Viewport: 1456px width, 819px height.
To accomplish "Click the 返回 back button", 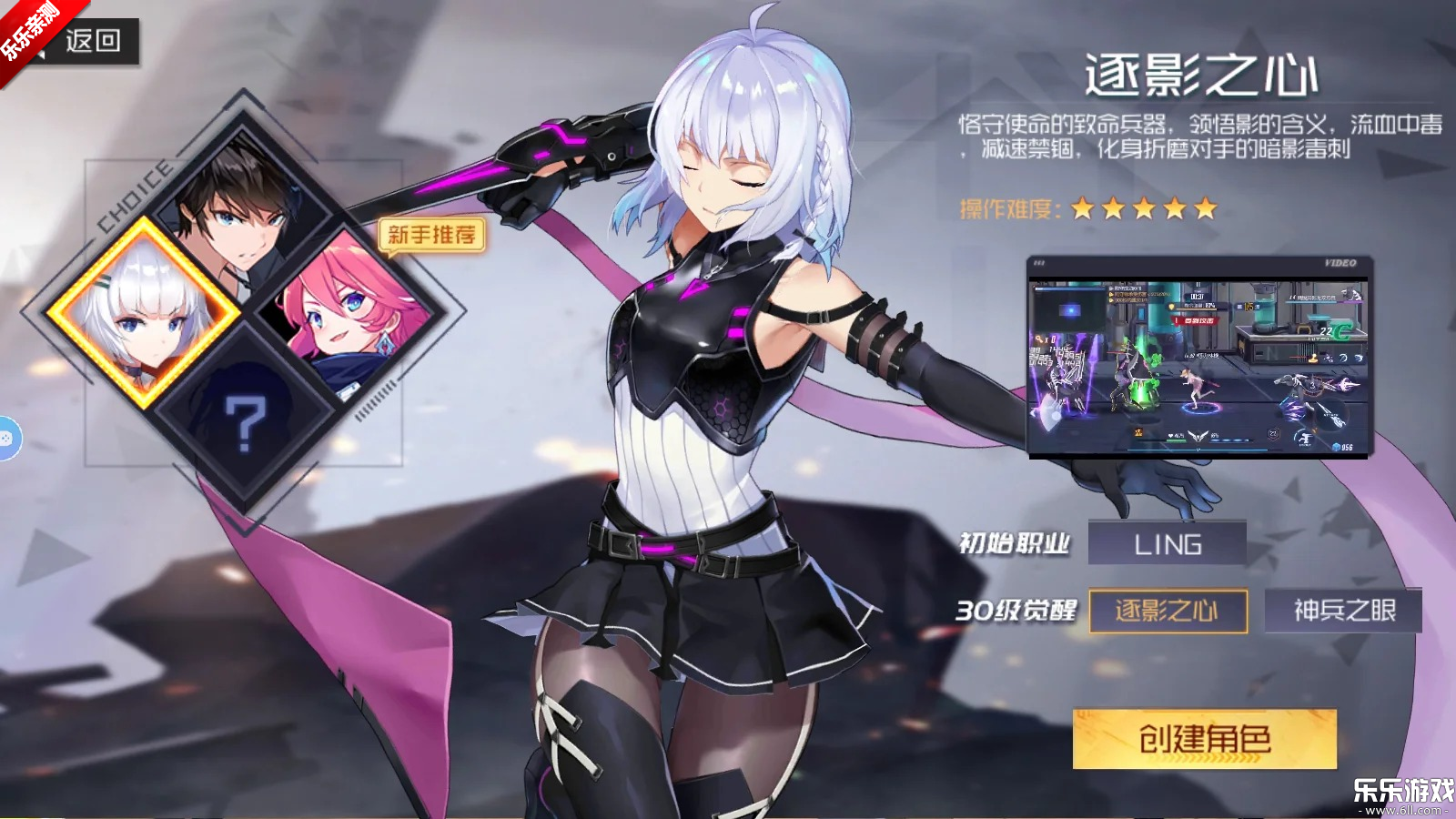I will tap(91, 41).
